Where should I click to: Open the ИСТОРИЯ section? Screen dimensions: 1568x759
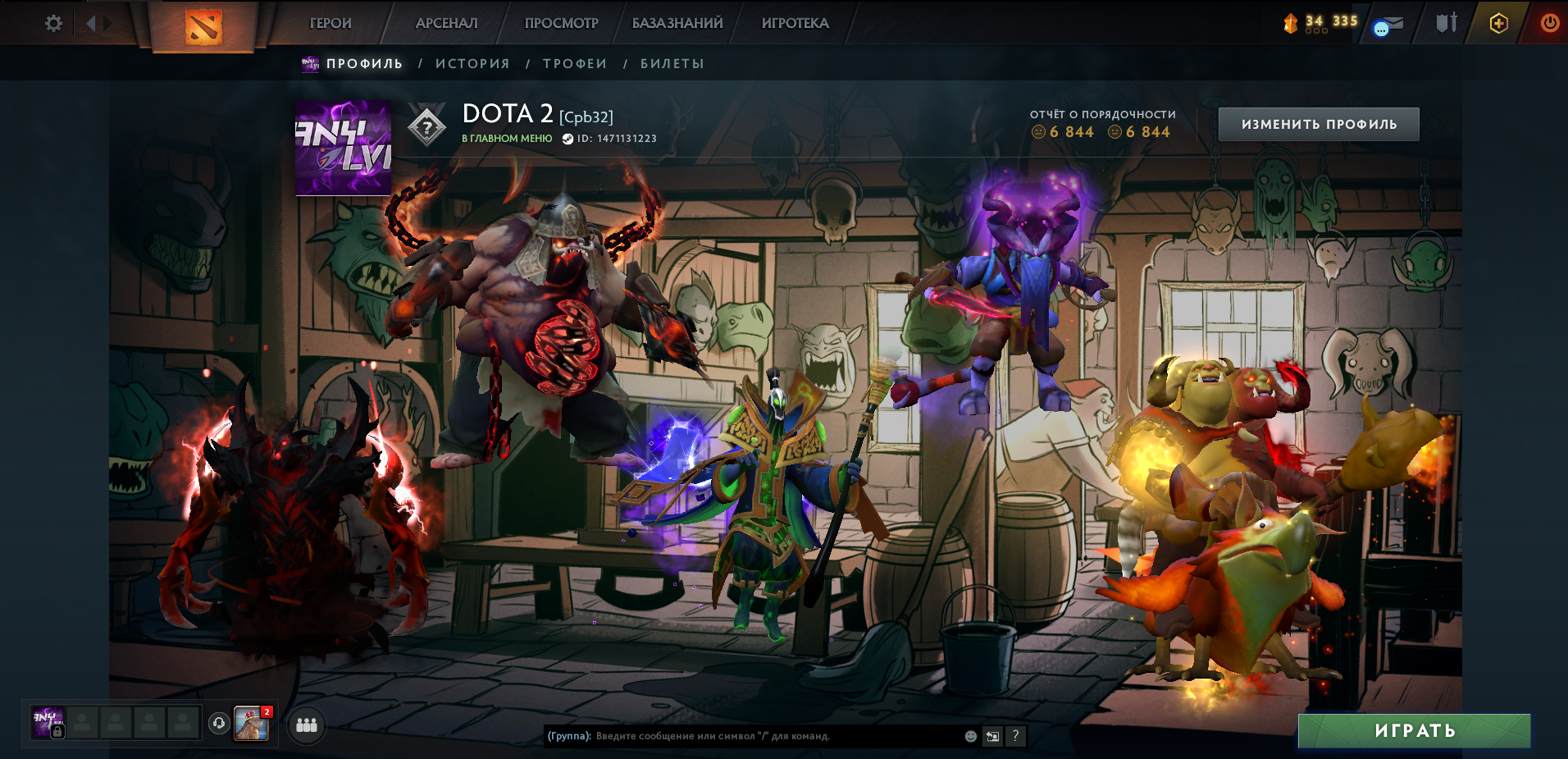click(x=474, y=63)
